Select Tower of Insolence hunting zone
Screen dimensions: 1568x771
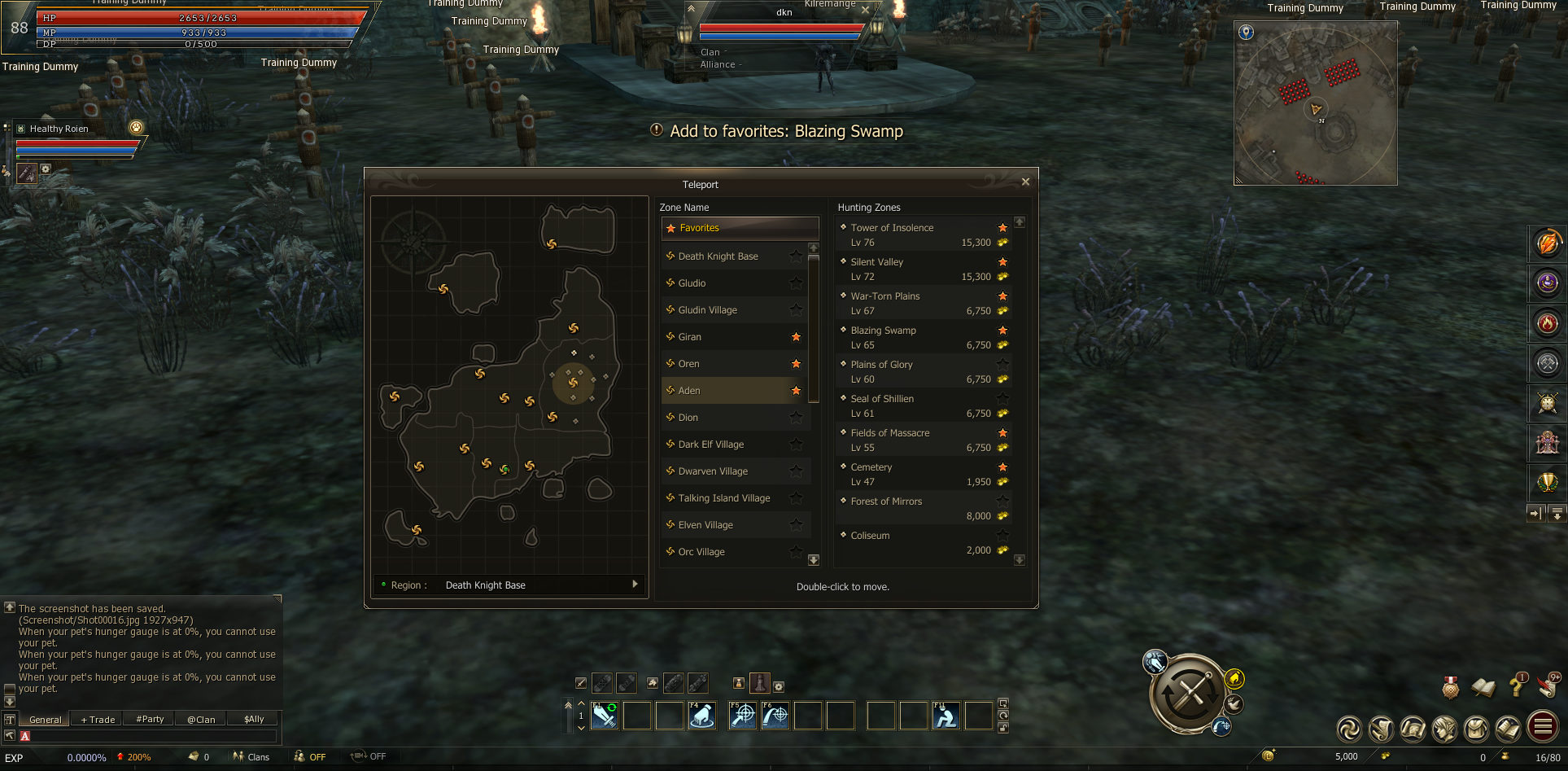click(892, 228)
